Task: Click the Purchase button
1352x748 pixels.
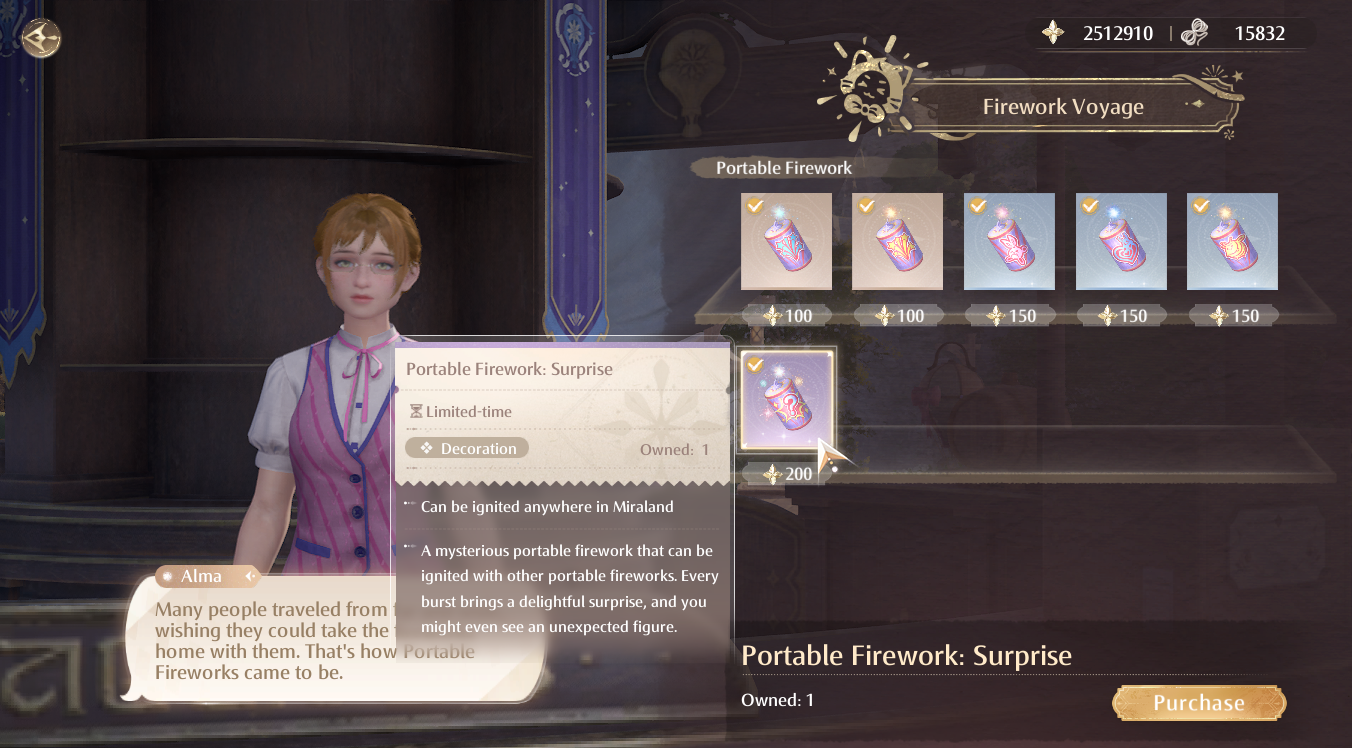Action: click(1198, 702)
